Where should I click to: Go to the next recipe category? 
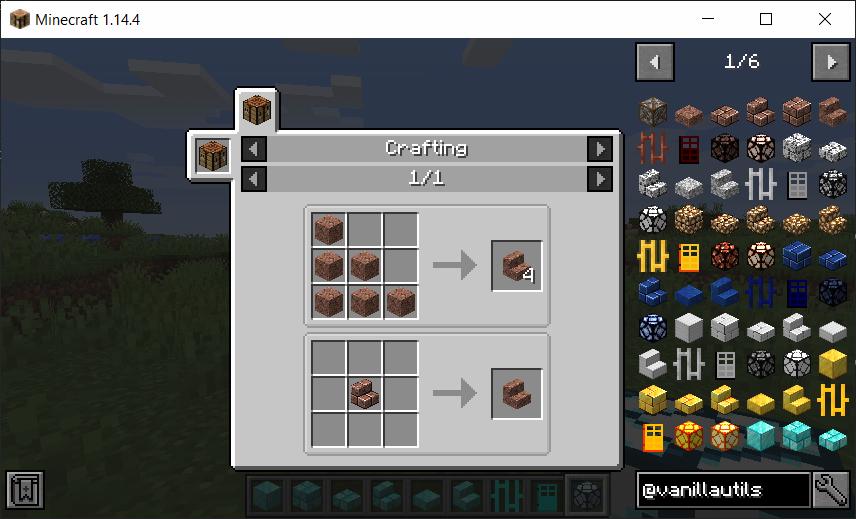599,149
